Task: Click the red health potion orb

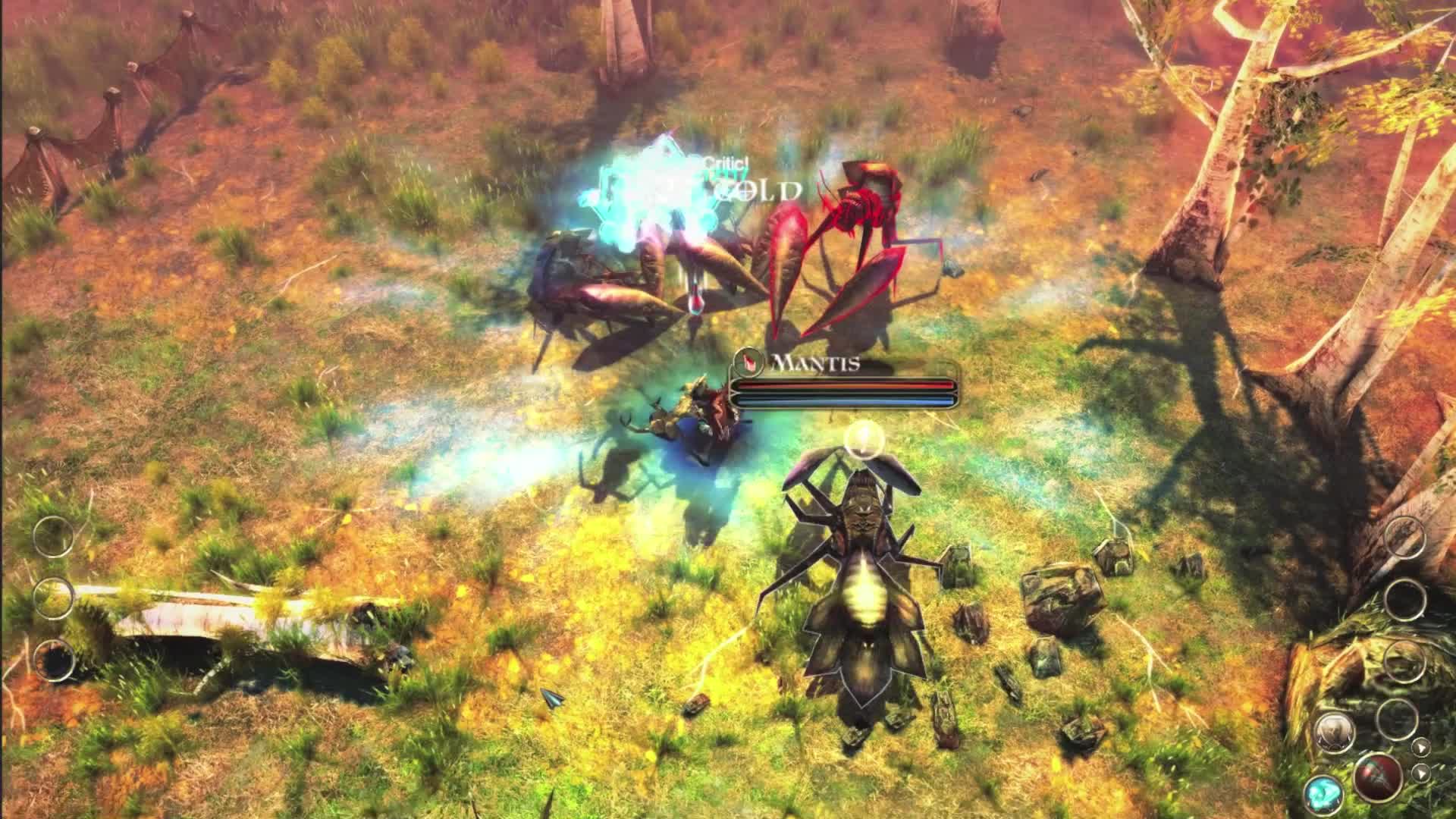Action: click(1377, 777)
